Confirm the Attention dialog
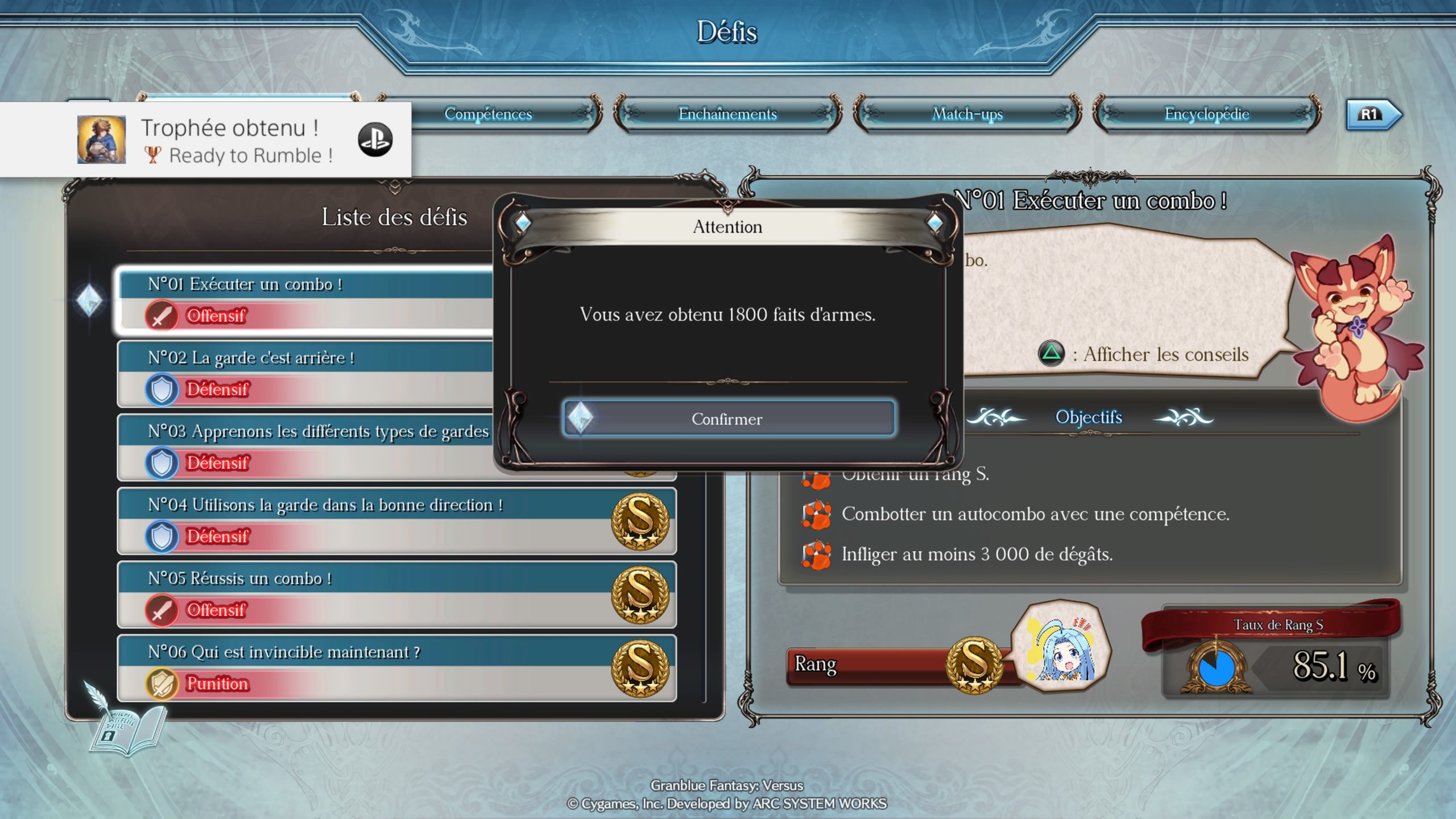The width and height of the screenshot is (1456, 819). coord(728,419)
